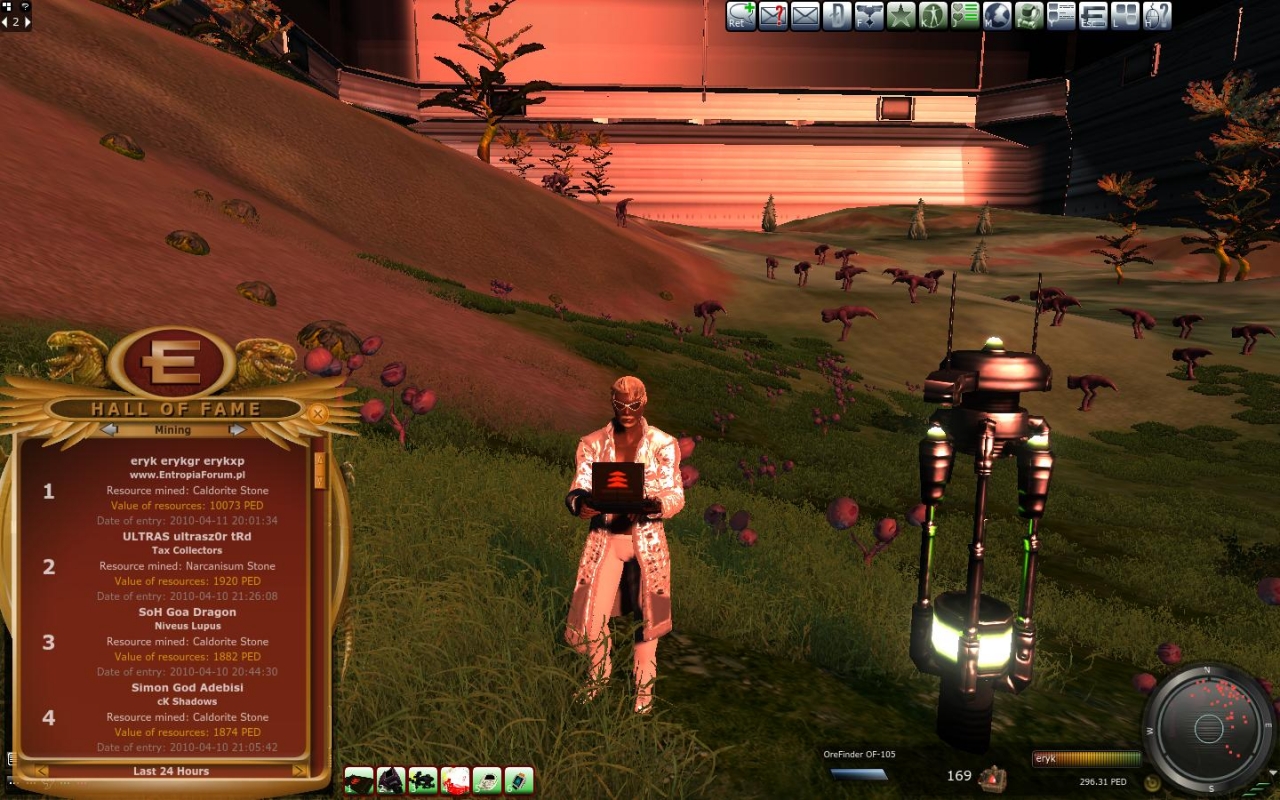Click the circular radar minimap
This screenshot has width=1280, height=800.
1208,727
